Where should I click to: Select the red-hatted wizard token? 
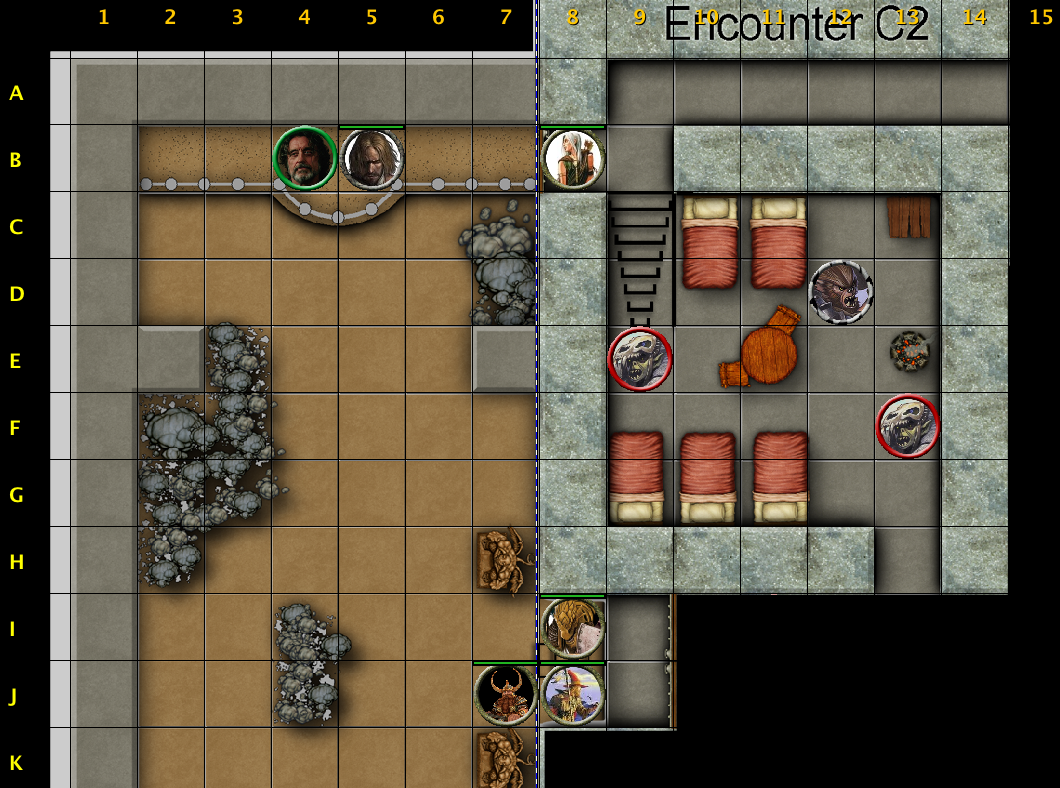coord(573,694)
